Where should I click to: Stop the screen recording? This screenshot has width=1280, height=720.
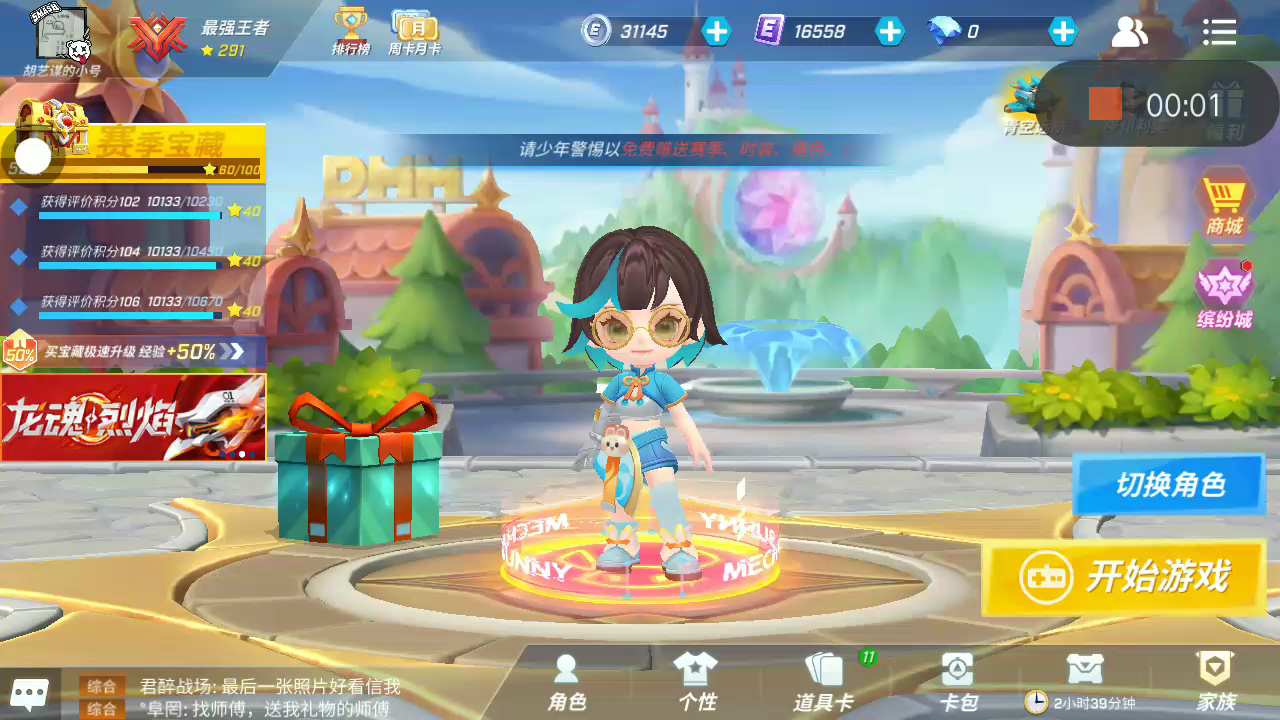(1105, 104)
